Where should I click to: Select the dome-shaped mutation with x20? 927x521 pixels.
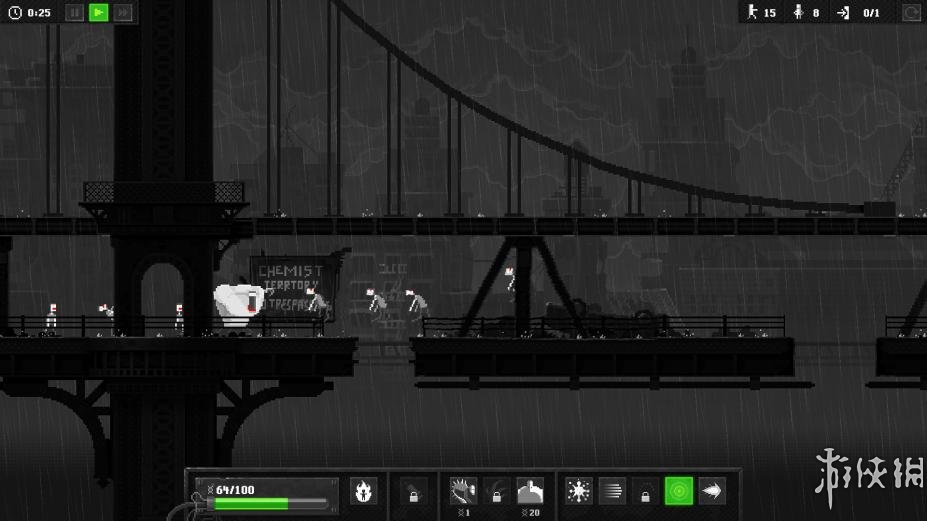point(530,491)
